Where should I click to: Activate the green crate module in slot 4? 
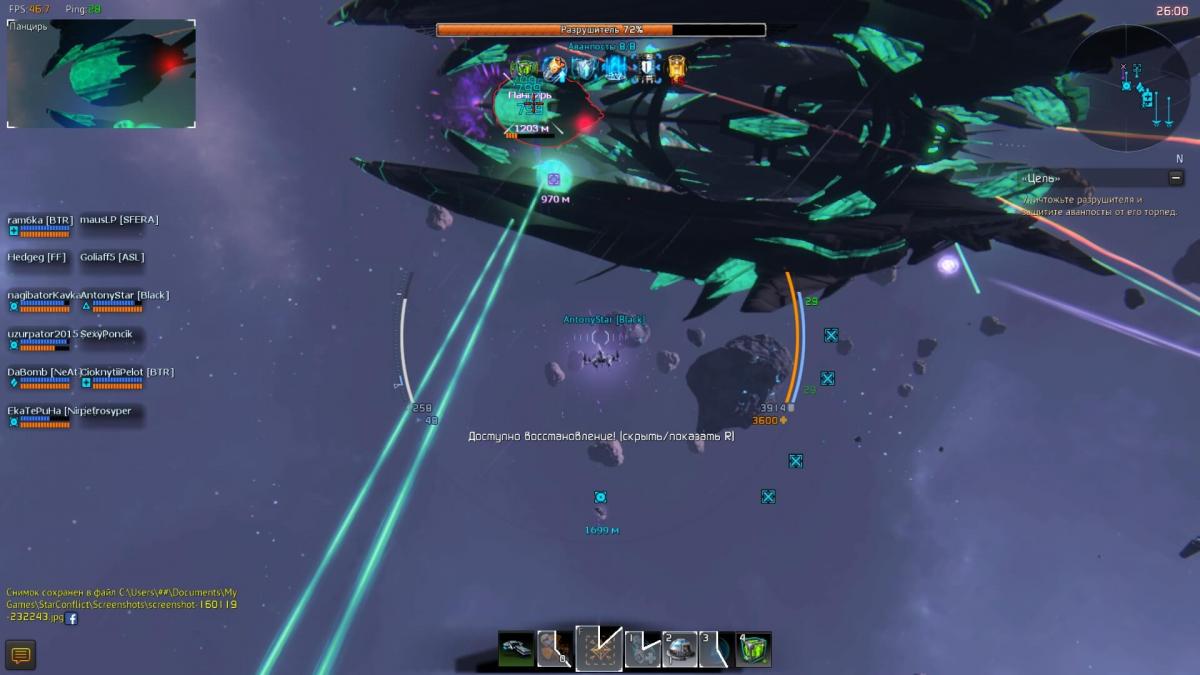coord(754,650)
